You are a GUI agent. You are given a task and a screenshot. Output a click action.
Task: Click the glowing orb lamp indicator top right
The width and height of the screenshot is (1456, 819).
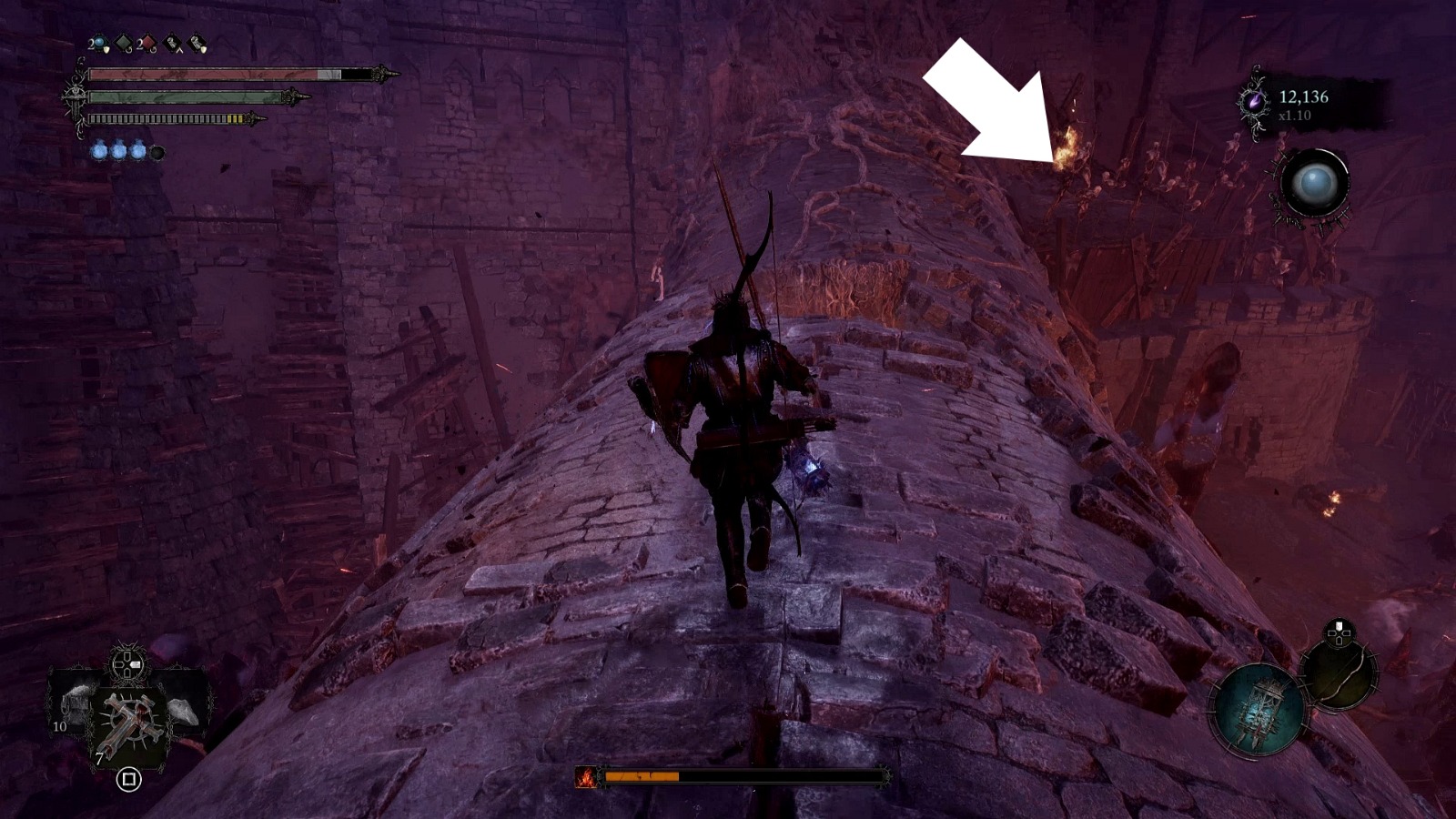1315,184
